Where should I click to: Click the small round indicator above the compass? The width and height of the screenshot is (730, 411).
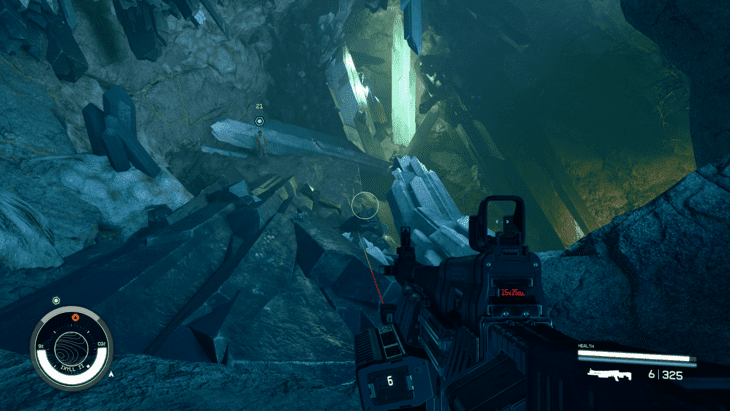56,300
